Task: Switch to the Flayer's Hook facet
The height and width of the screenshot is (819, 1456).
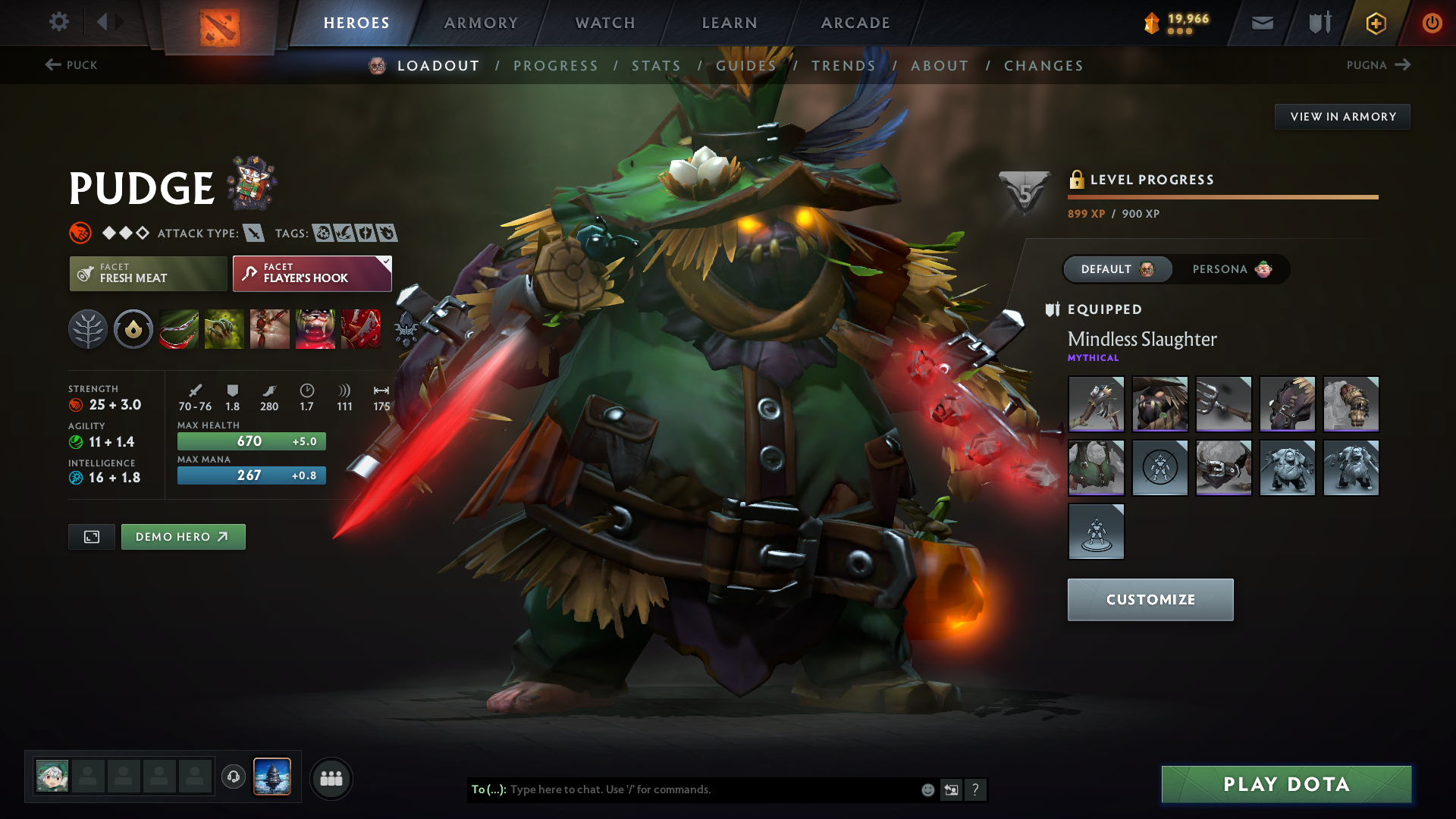Action: [311, 274]
